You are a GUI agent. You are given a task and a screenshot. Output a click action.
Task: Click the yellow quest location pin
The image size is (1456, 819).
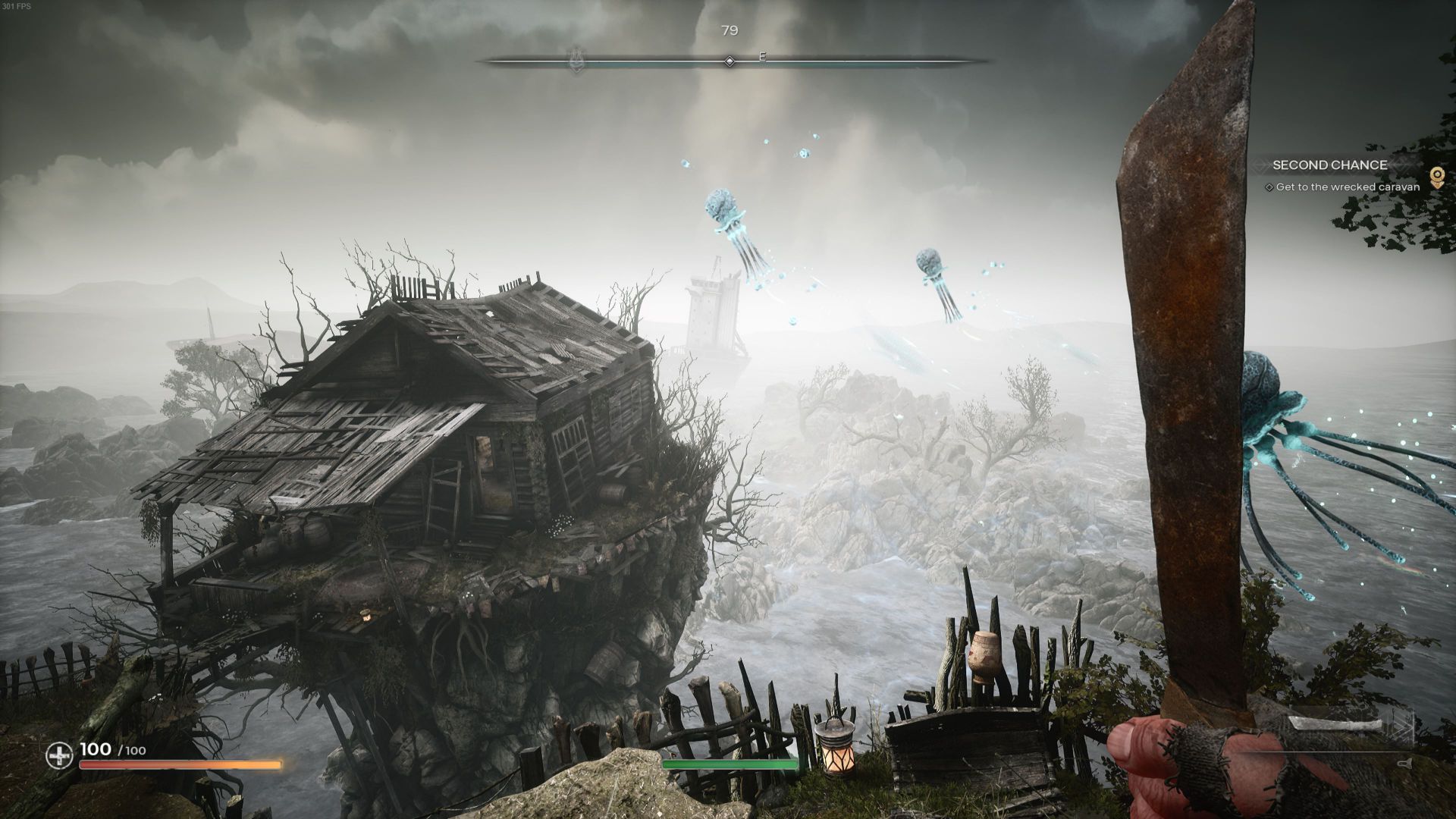tap(1436, 177)
